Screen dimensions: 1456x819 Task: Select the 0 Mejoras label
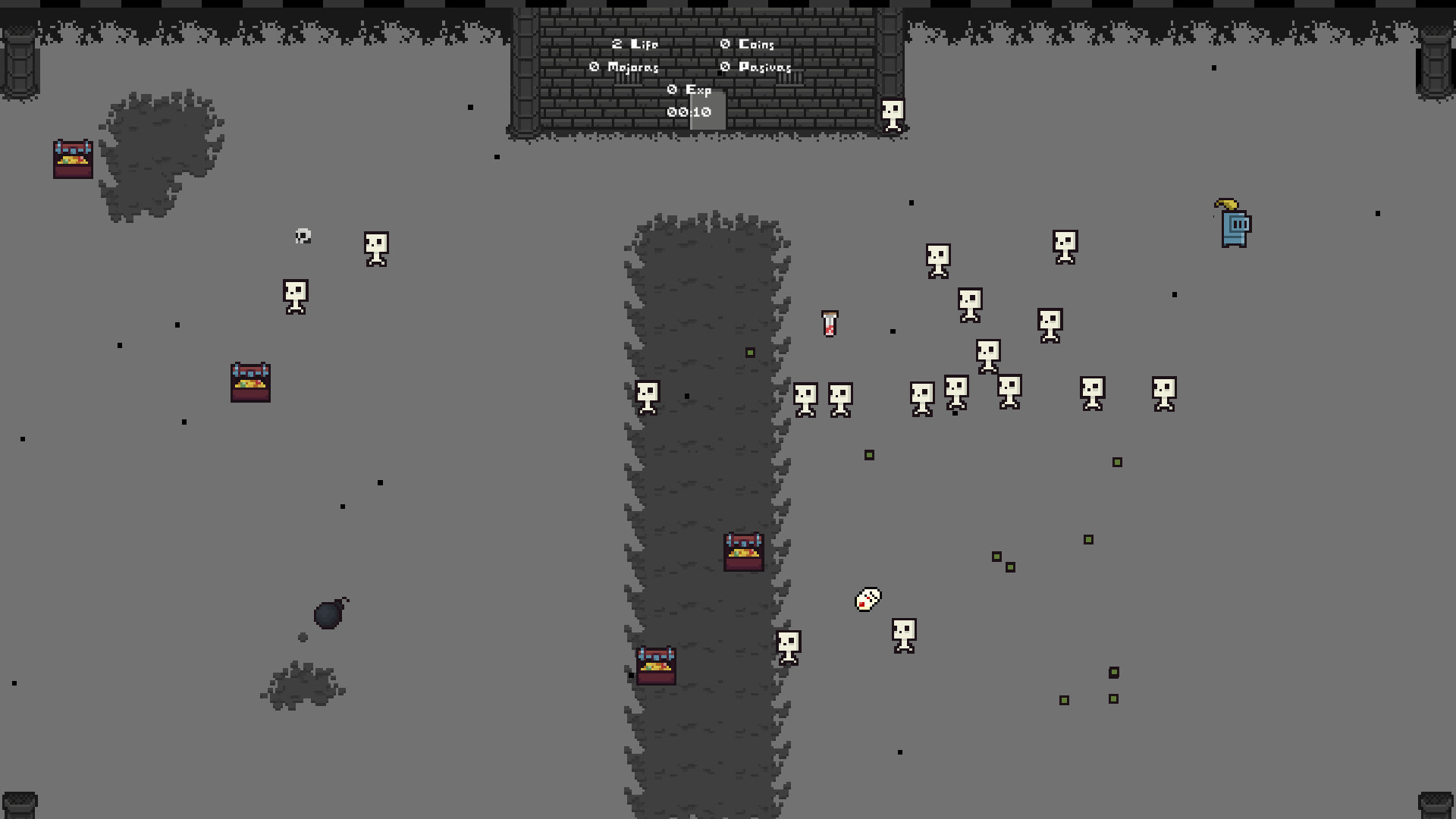click(x=623, y=67)
